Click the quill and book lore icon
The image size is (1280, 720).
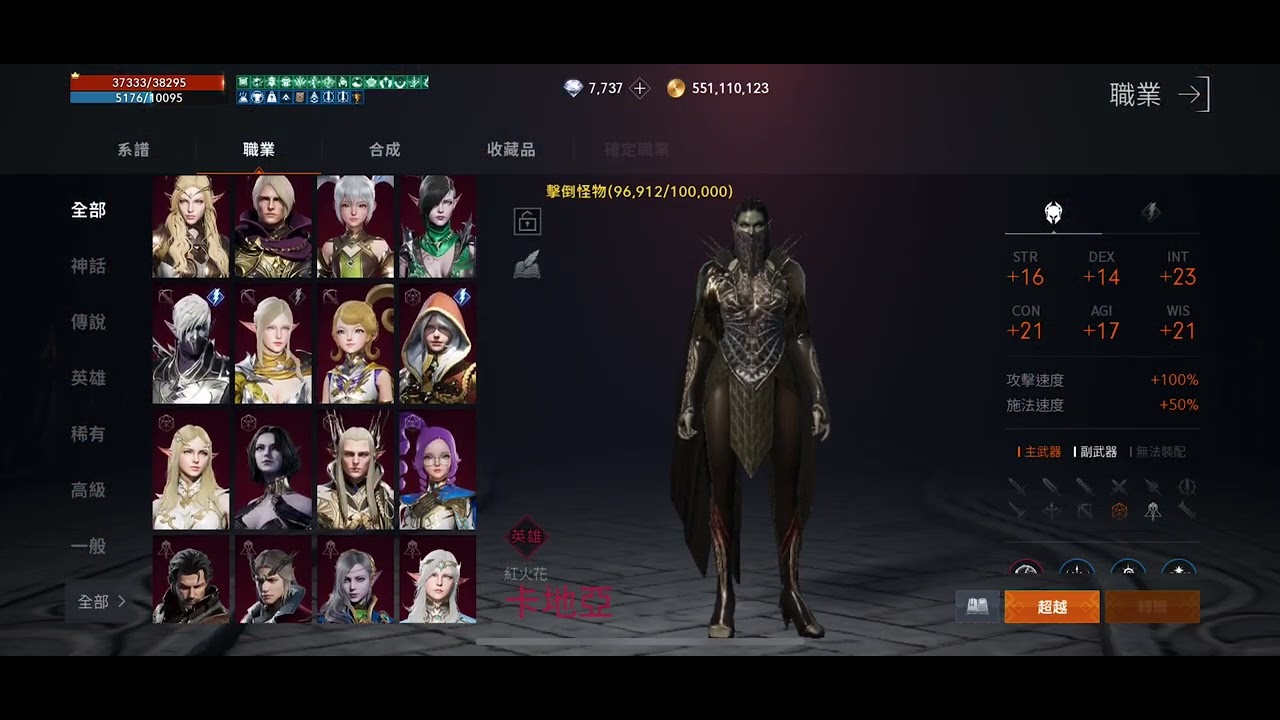(526, 264)
